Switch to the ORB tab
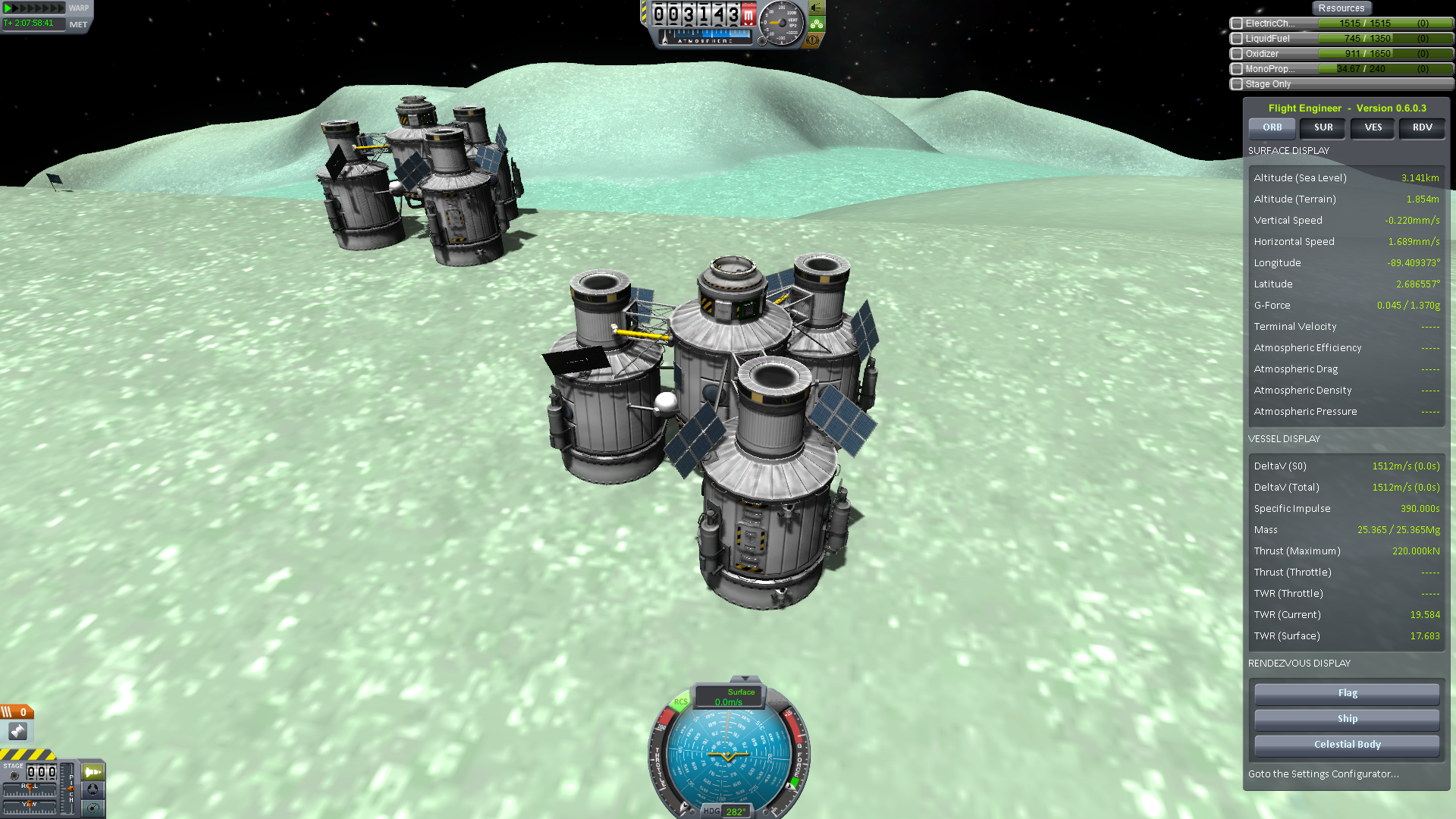The width and height of the screenshot is (1456, 819). tap(1272, 127)
